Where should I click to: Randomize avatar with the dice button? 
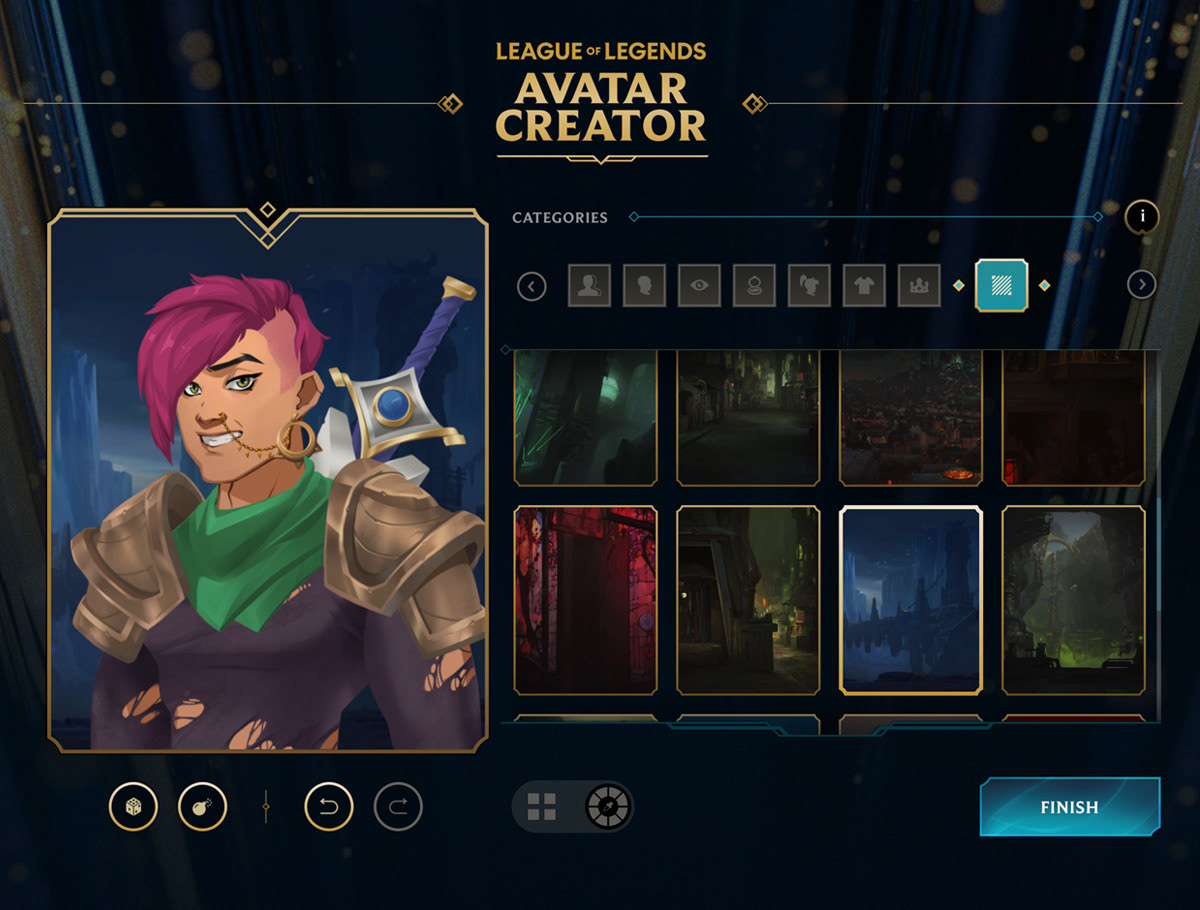point(133,806)
